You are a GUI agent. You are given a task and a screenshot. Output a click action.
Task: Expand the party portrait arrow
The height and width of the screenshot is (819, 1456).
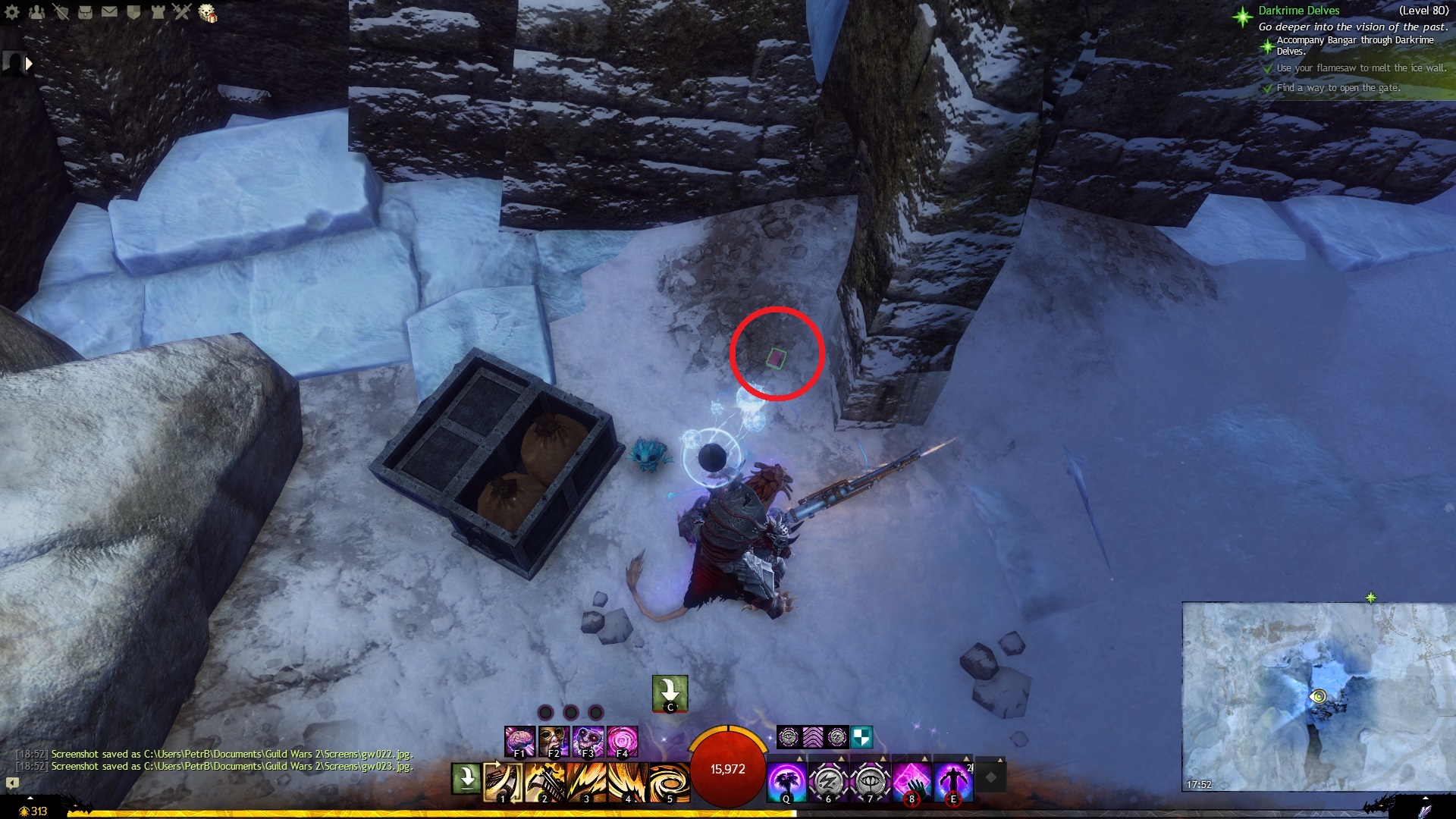[29, 64]
